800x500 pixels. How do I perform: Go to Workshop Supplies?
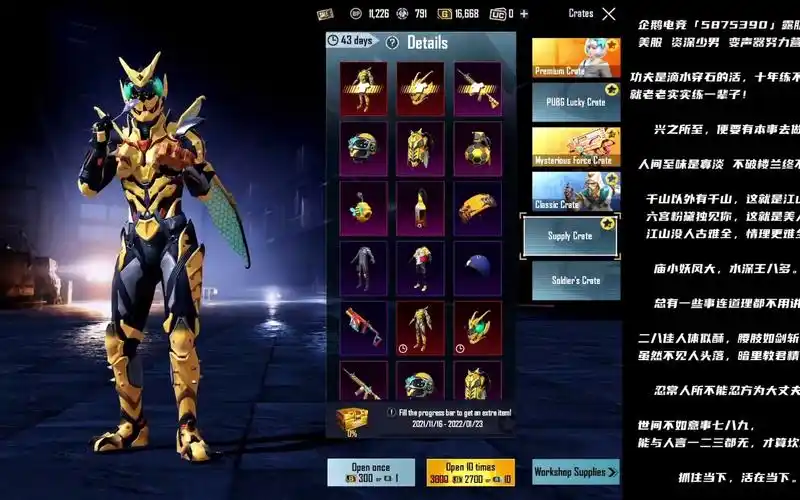click(x=575, y=472)
